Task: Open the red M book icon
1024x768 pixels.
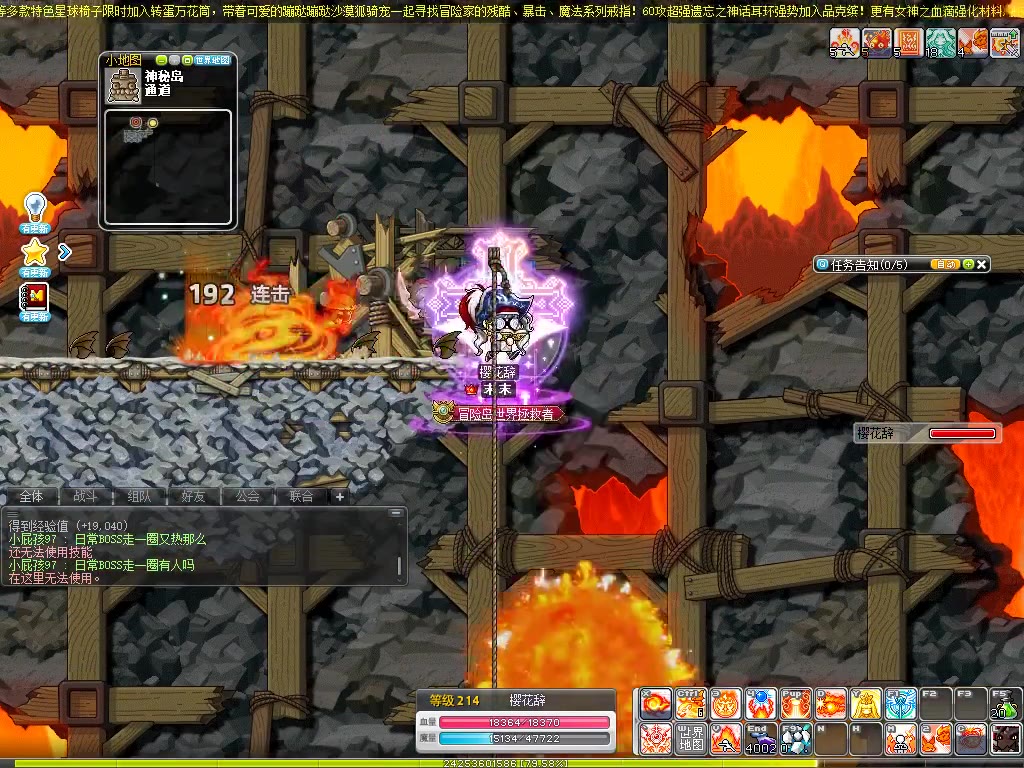Action: point(35,297)
